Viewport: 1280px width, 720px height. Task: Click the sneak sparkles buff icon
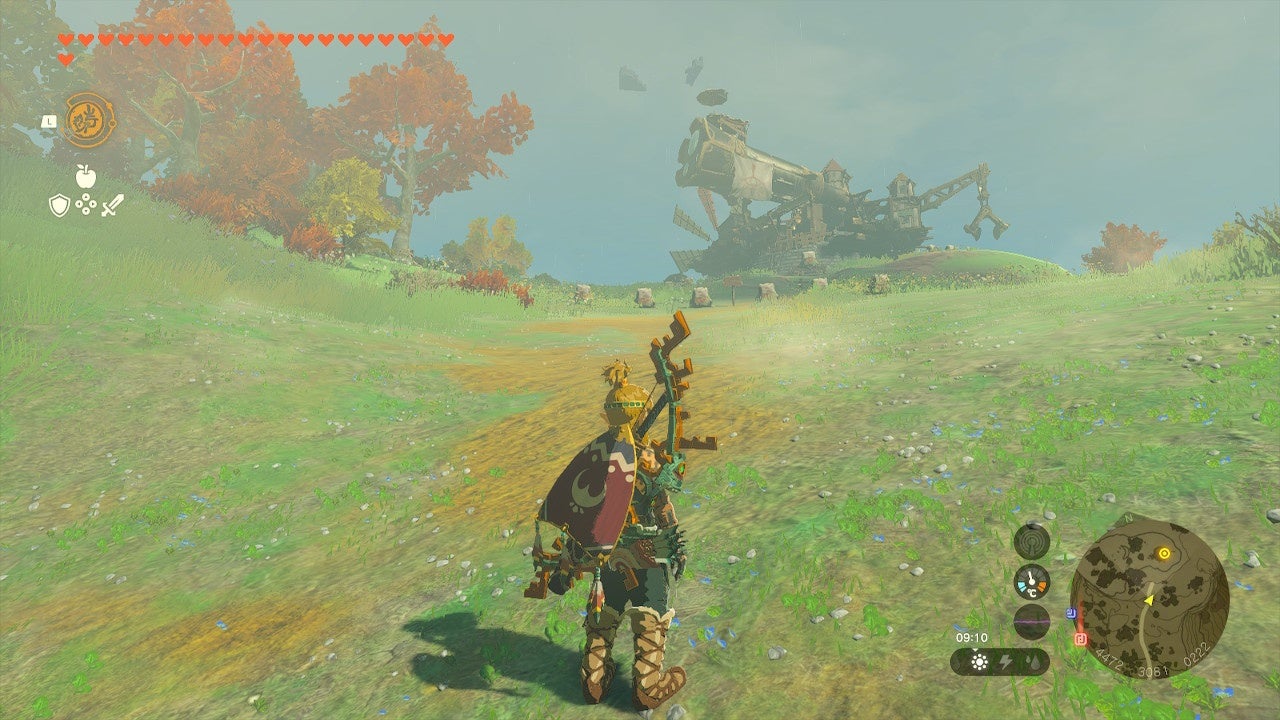click(x=86, y=204)
